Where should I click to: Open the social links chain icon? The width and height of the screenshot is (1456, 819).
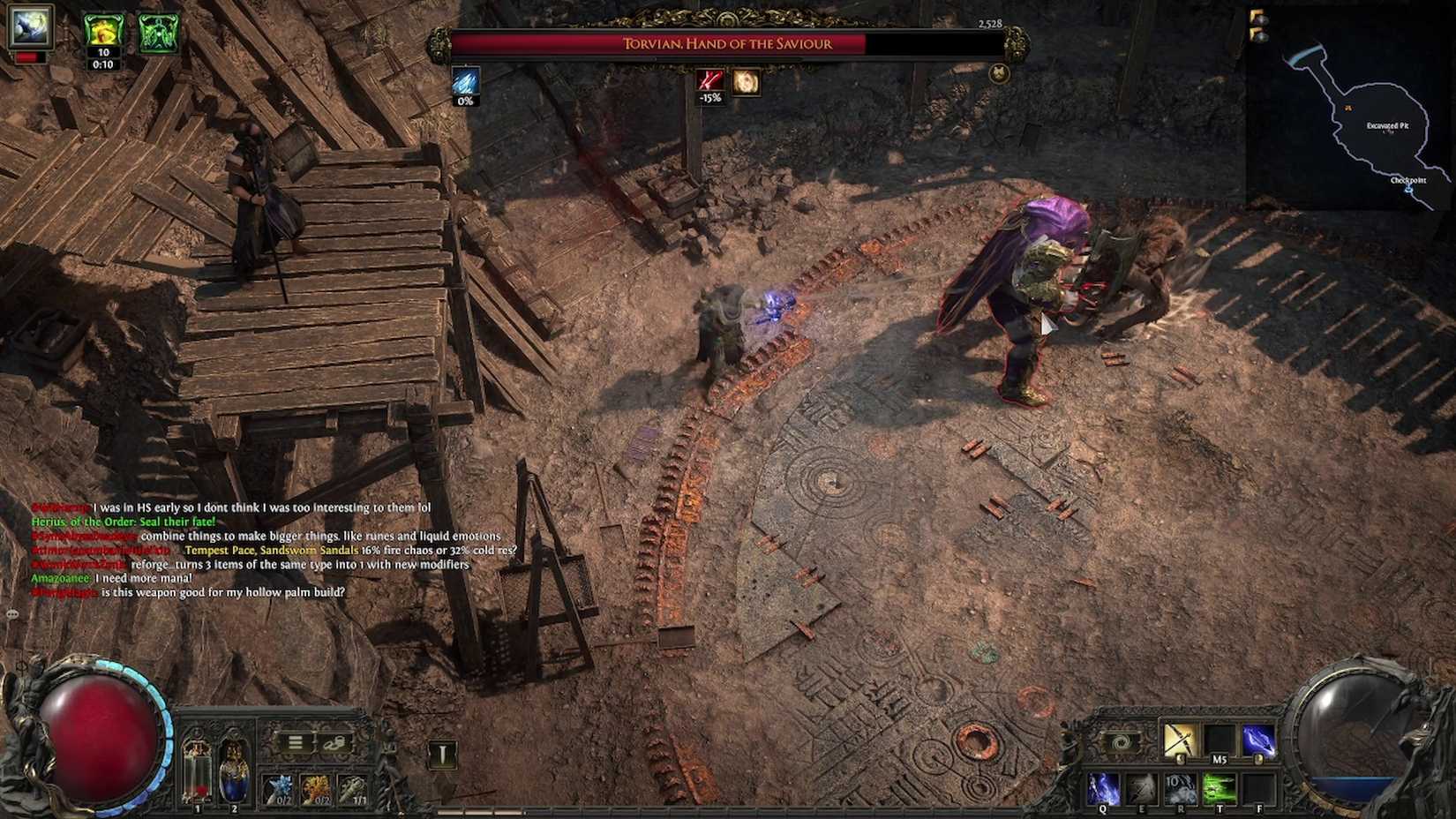[x=335, y=744]
